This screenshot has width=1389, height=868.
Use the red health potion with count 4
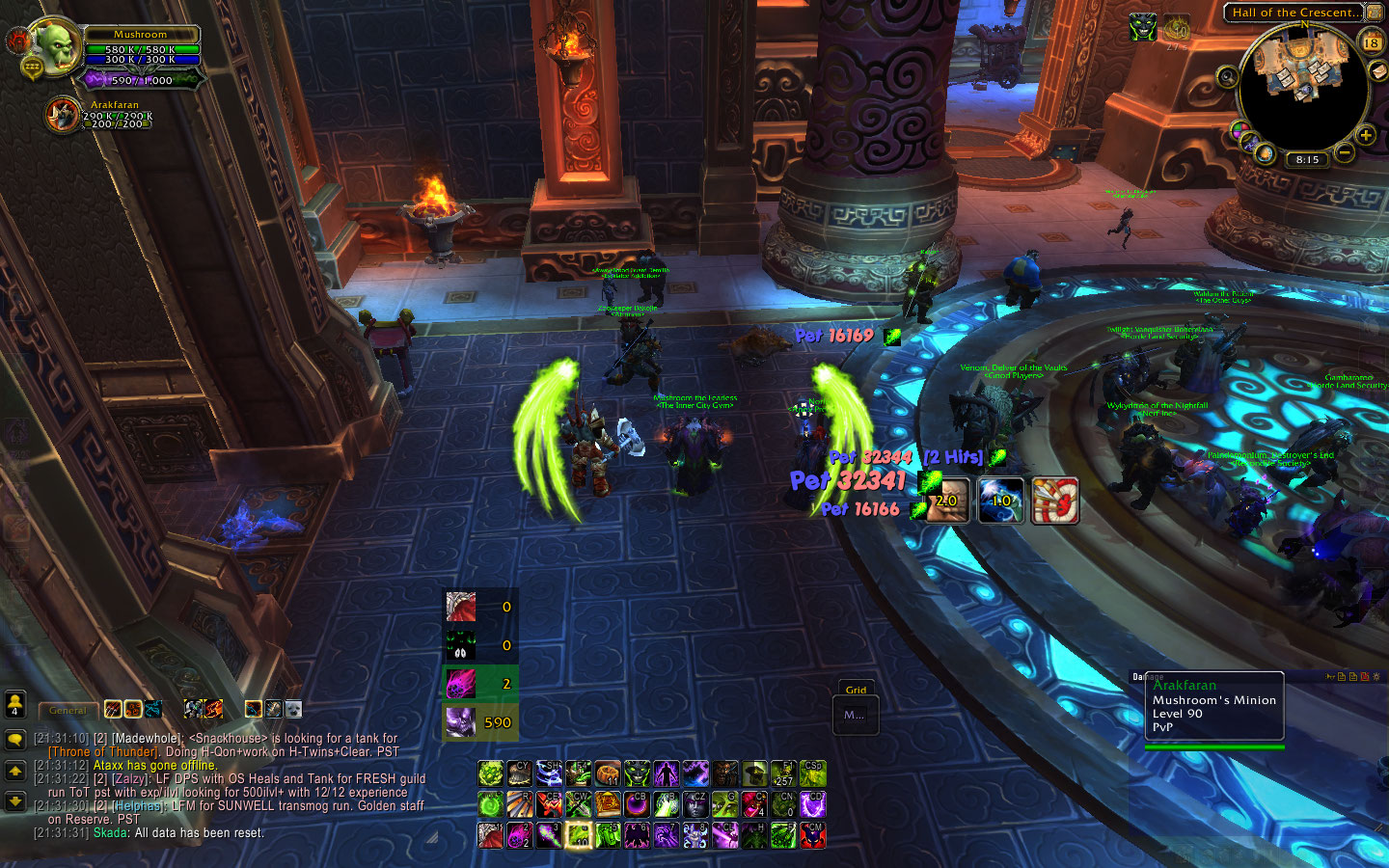[754, 804]
